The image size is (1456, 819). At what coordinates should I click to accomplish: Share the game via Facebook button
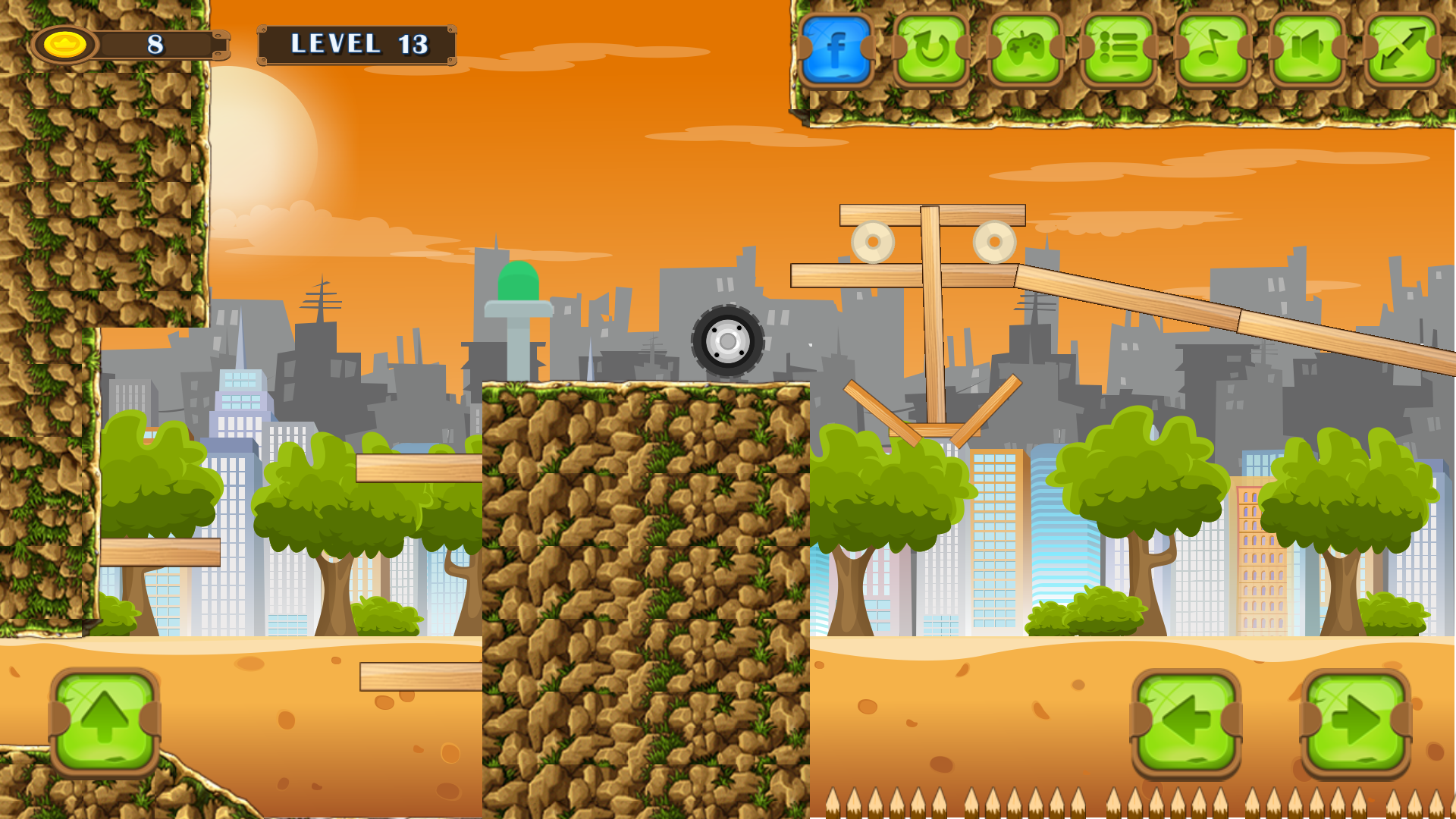coord(836,49)
